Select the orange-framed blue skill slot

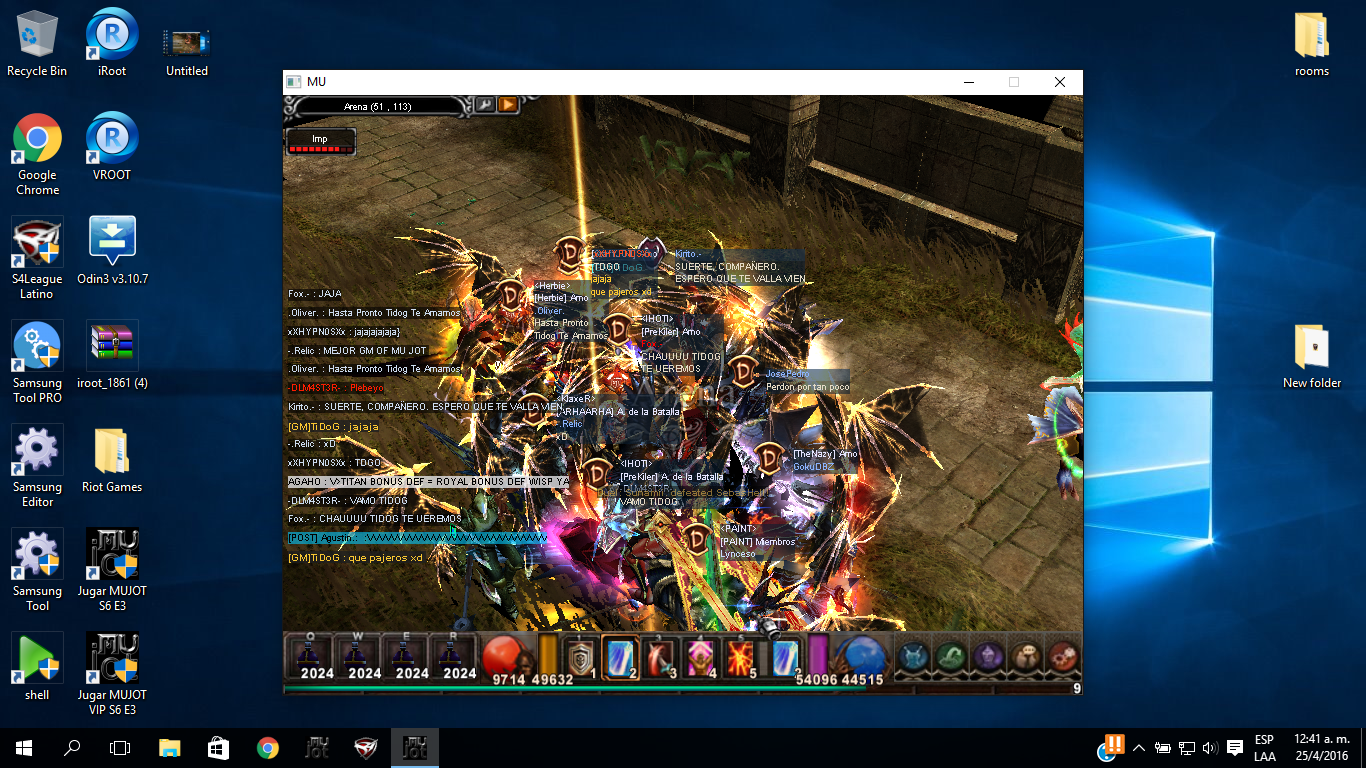(x=621, y=657)
